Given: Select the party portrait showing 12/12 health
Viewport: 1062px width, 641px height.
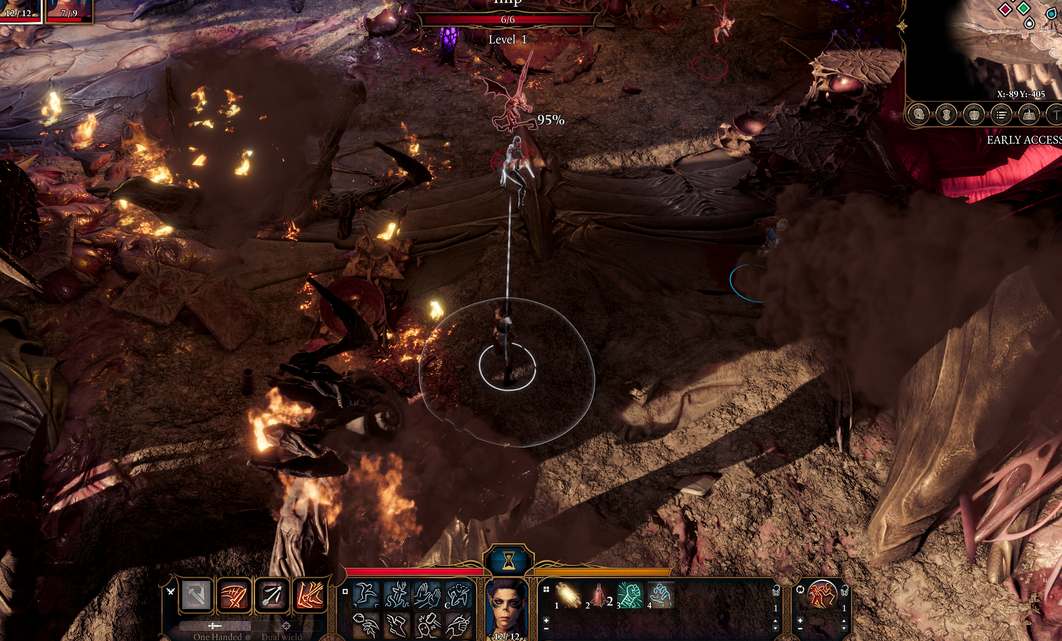Looking at the screenshot, I should pos(19,10).
